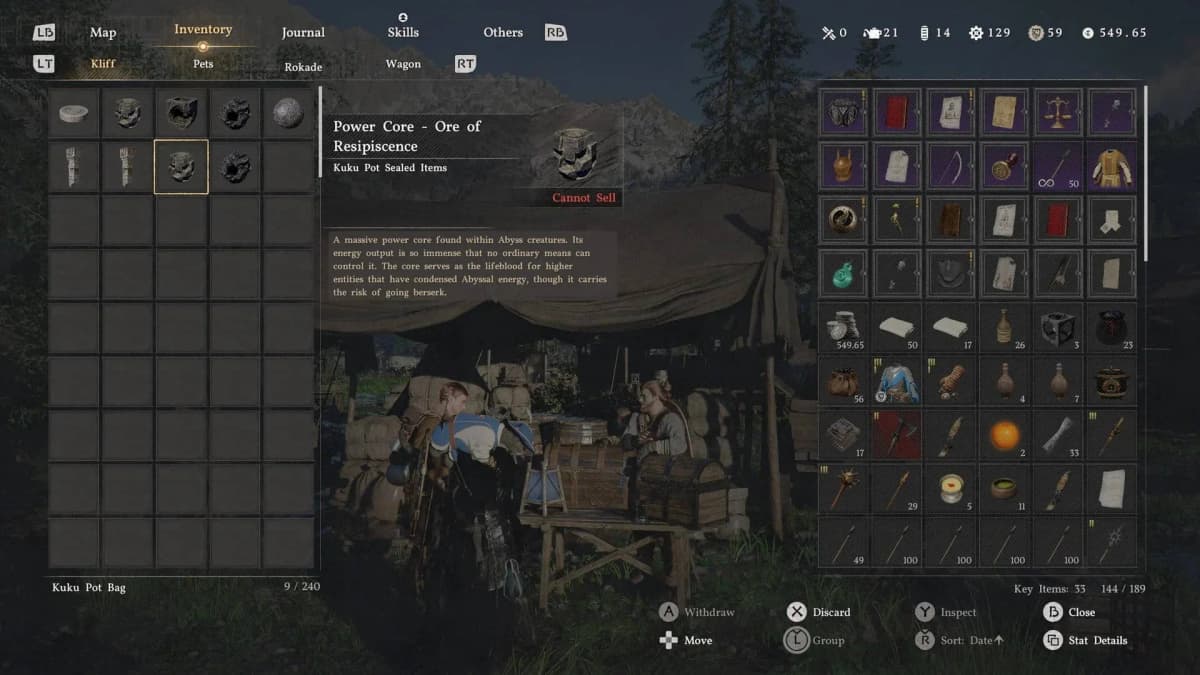Switch to the Skills tab
The image size is (1200, 675).
point(403,32)
